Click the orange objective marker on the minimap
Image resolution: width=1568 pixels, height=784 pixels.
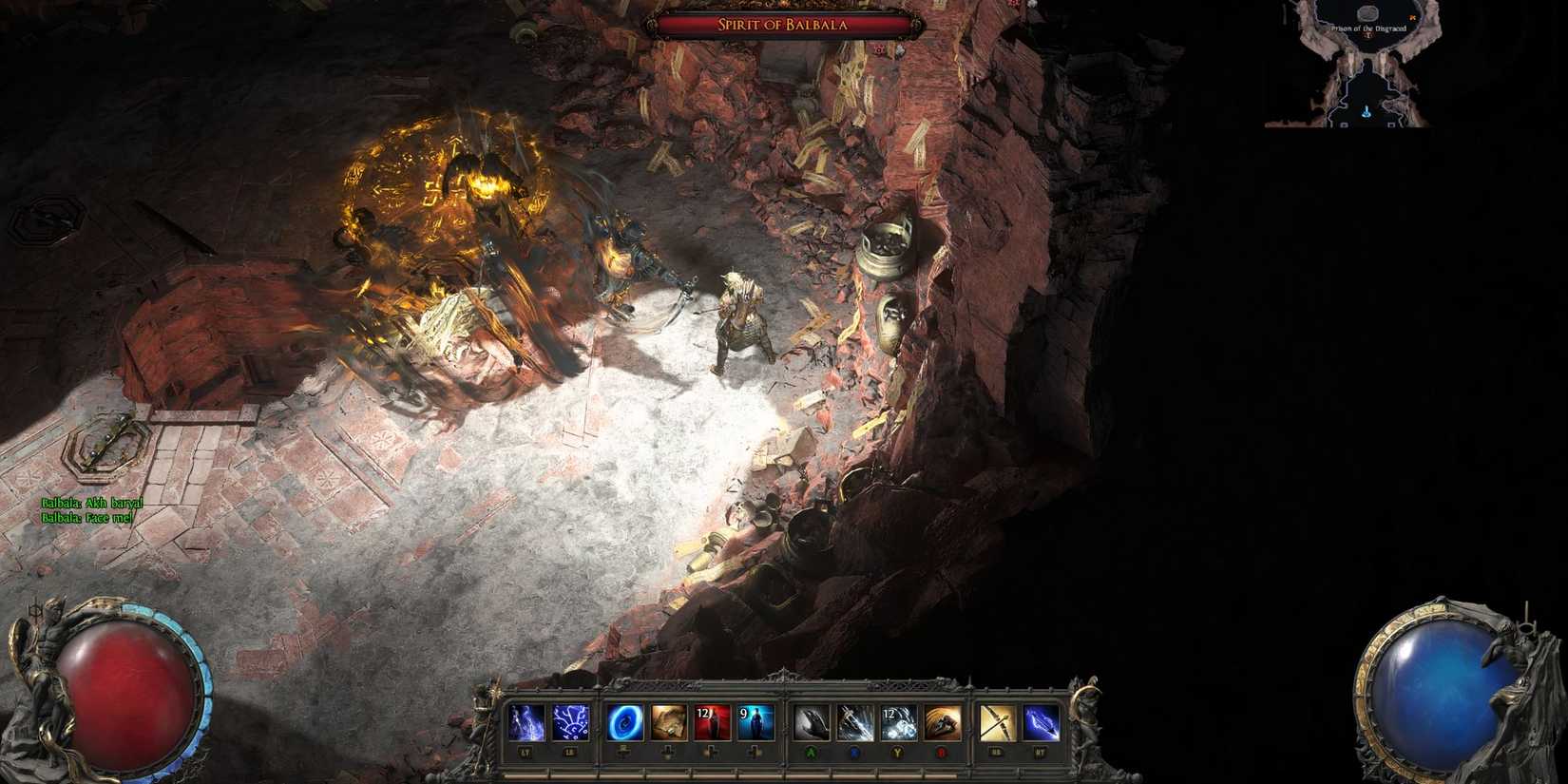point(1413,17)
